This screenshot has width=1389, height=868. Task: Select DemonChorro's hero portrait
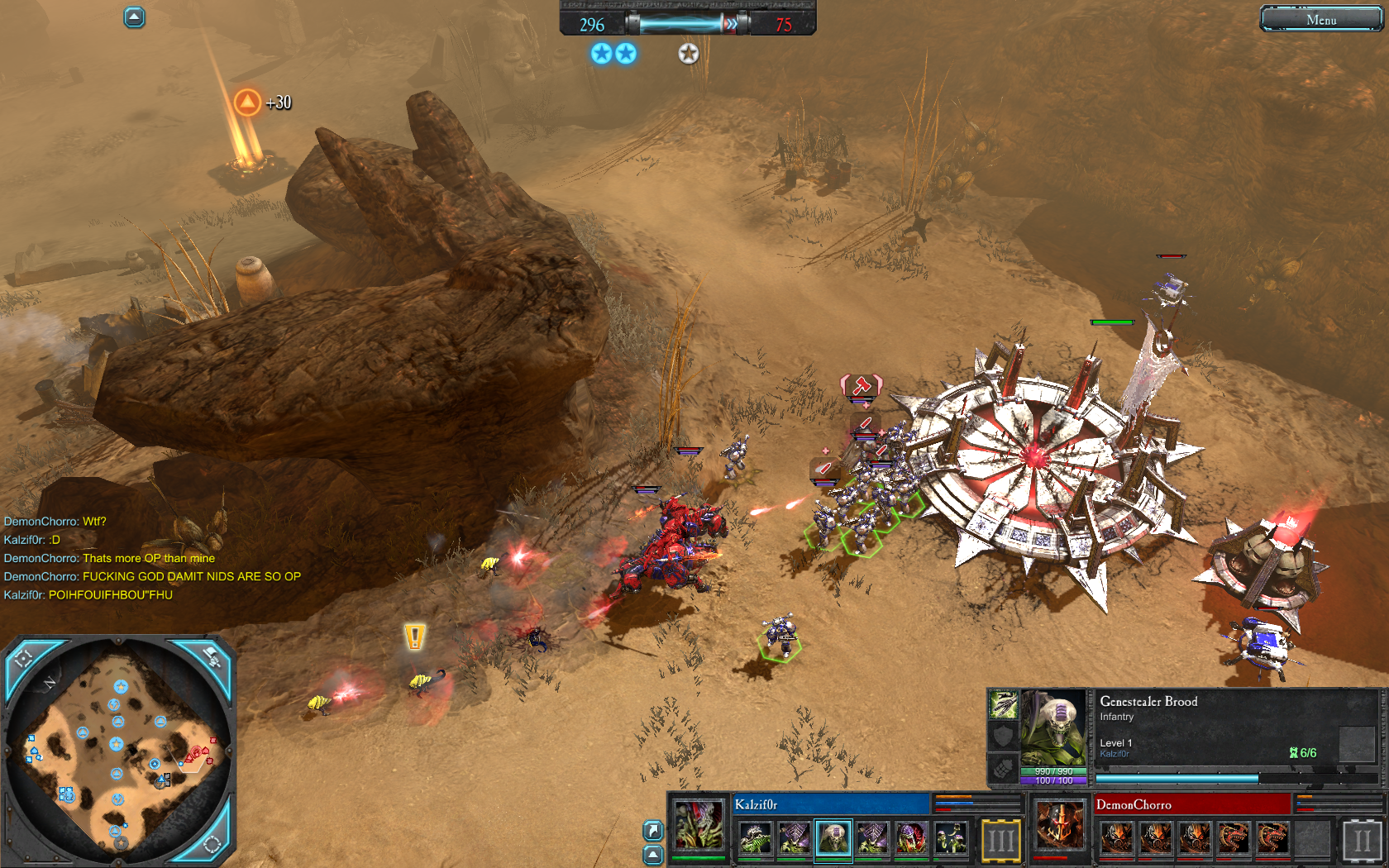[1060, 827]
